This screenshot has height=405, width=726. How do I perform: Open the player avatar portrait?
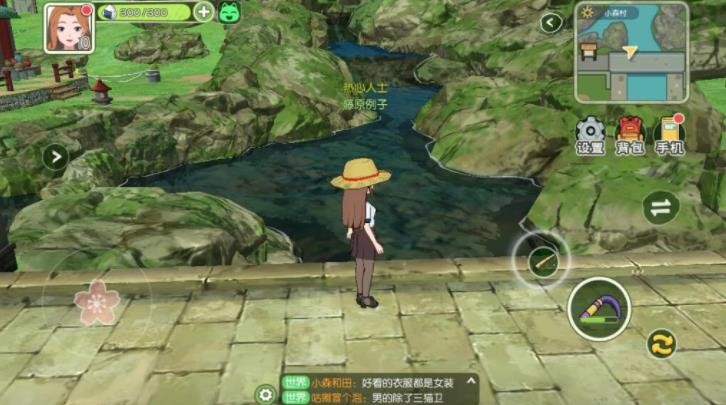[67, 27]
